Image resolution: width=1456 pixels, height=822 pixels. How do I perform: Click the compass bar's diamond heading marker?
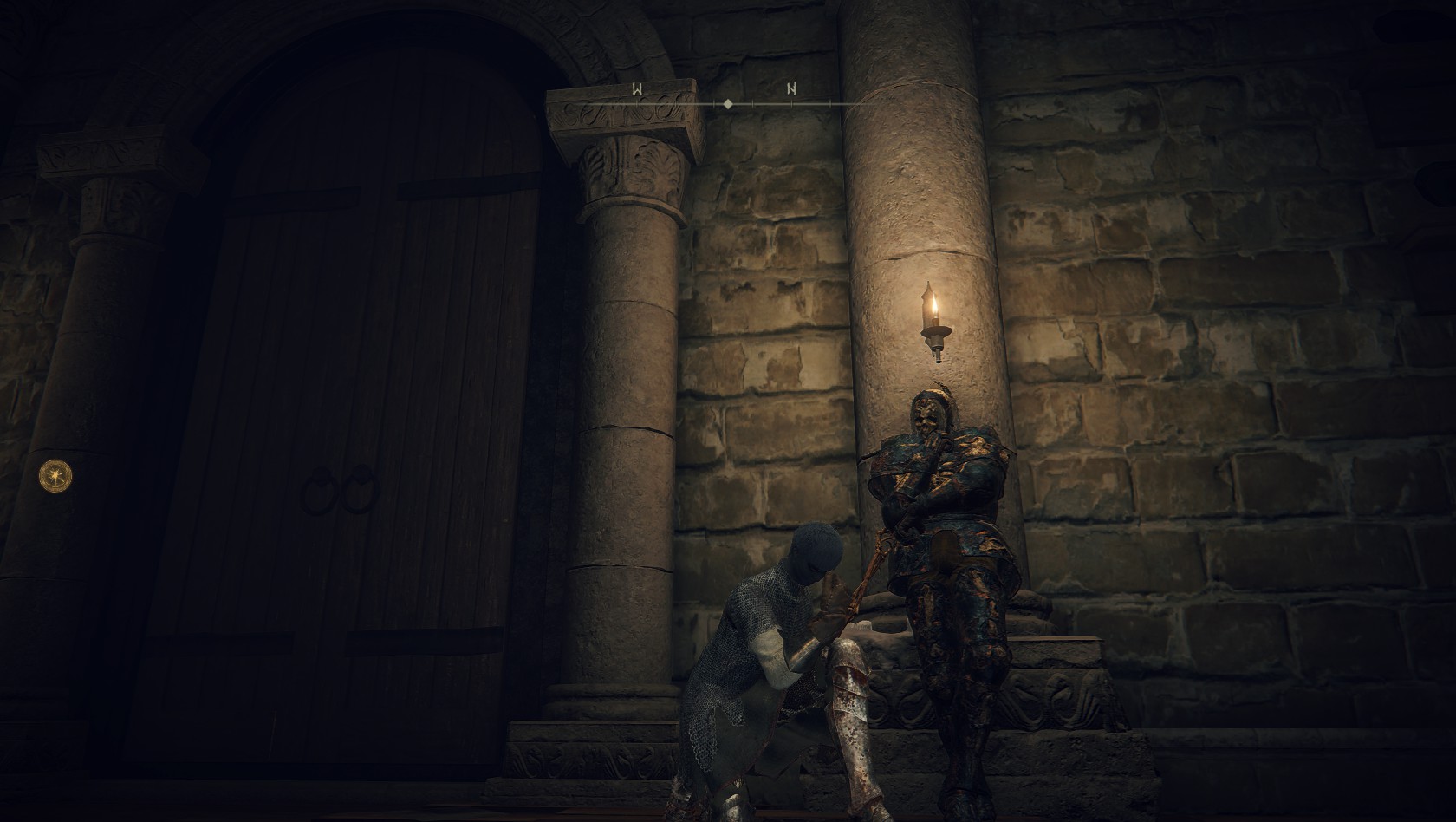tap(728, 103)
